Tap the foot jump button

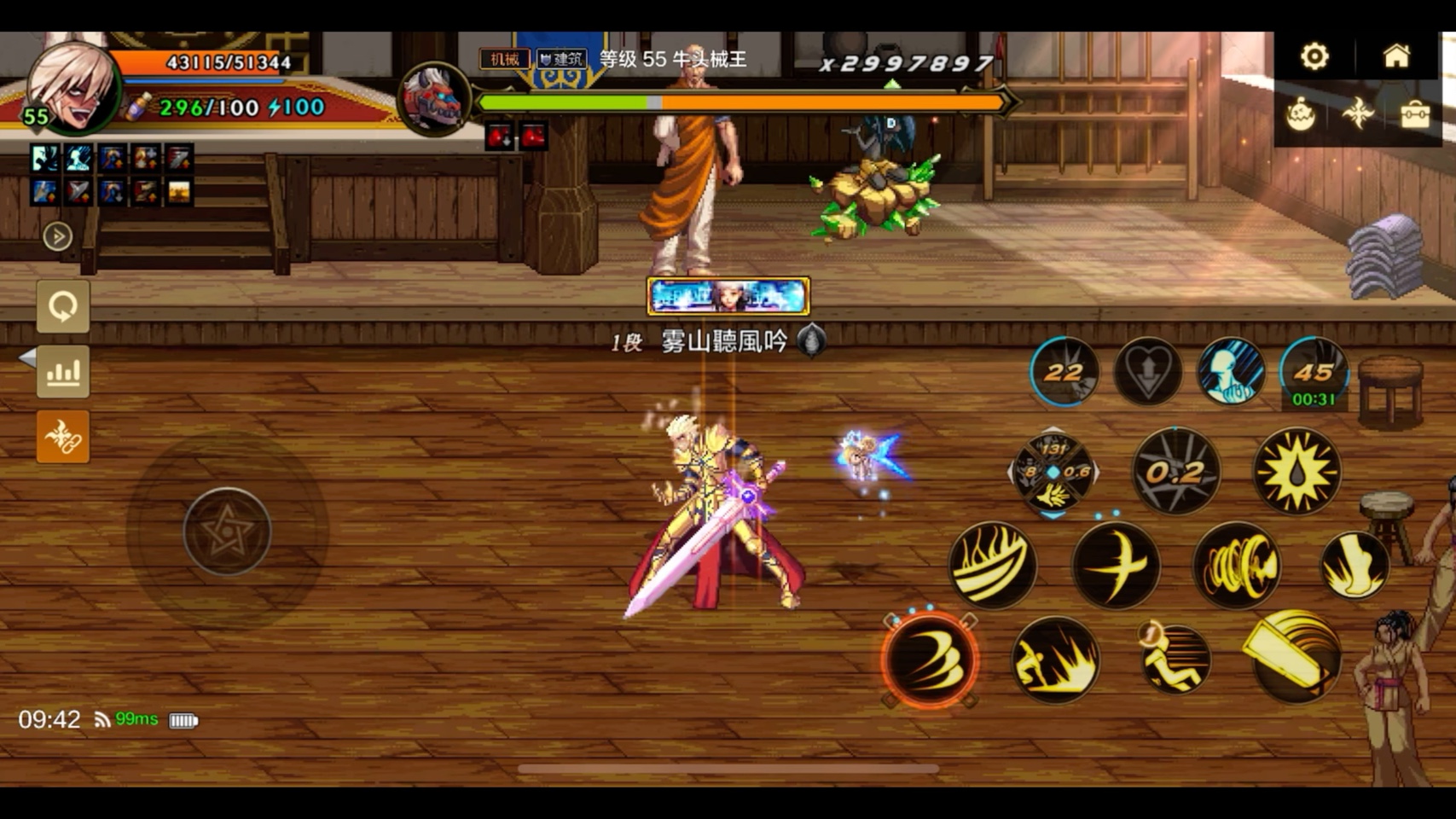point(1354,564)
